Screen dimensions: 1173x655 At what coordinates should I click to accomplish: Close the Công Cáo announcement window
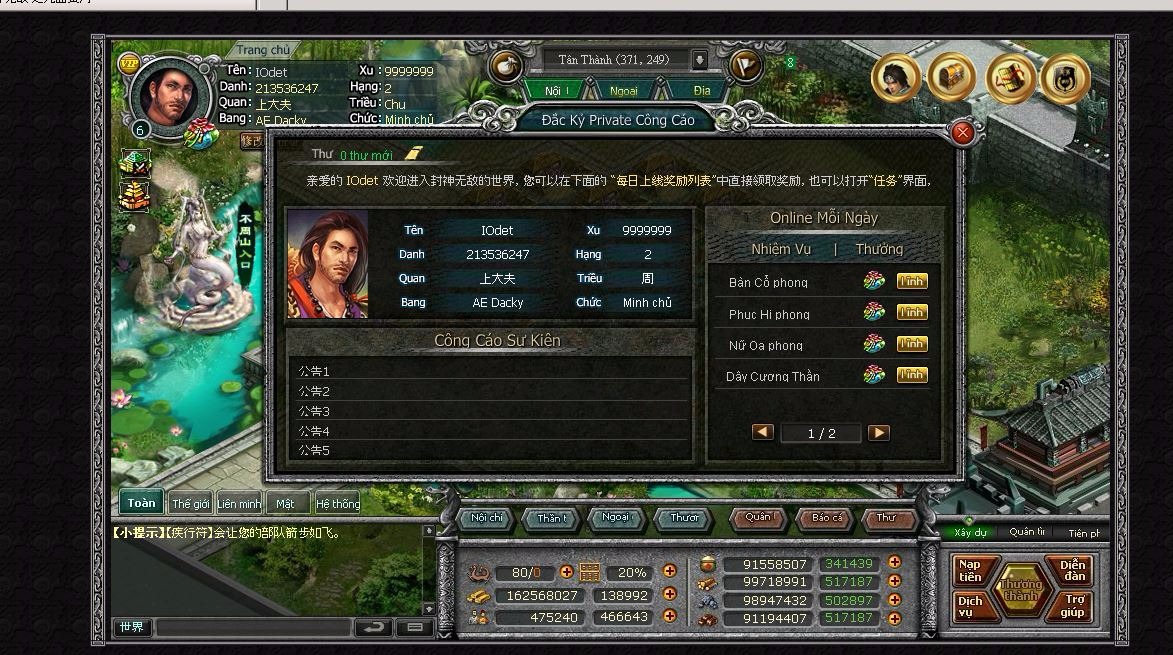coord(963,132)
